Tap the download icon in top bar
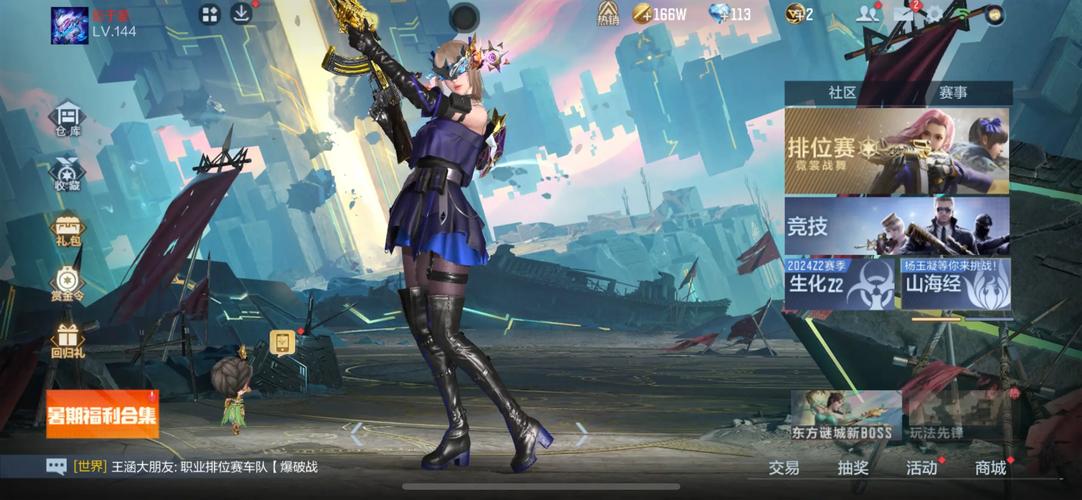This screenshot has height=500, width=1082. click(241, 13)
